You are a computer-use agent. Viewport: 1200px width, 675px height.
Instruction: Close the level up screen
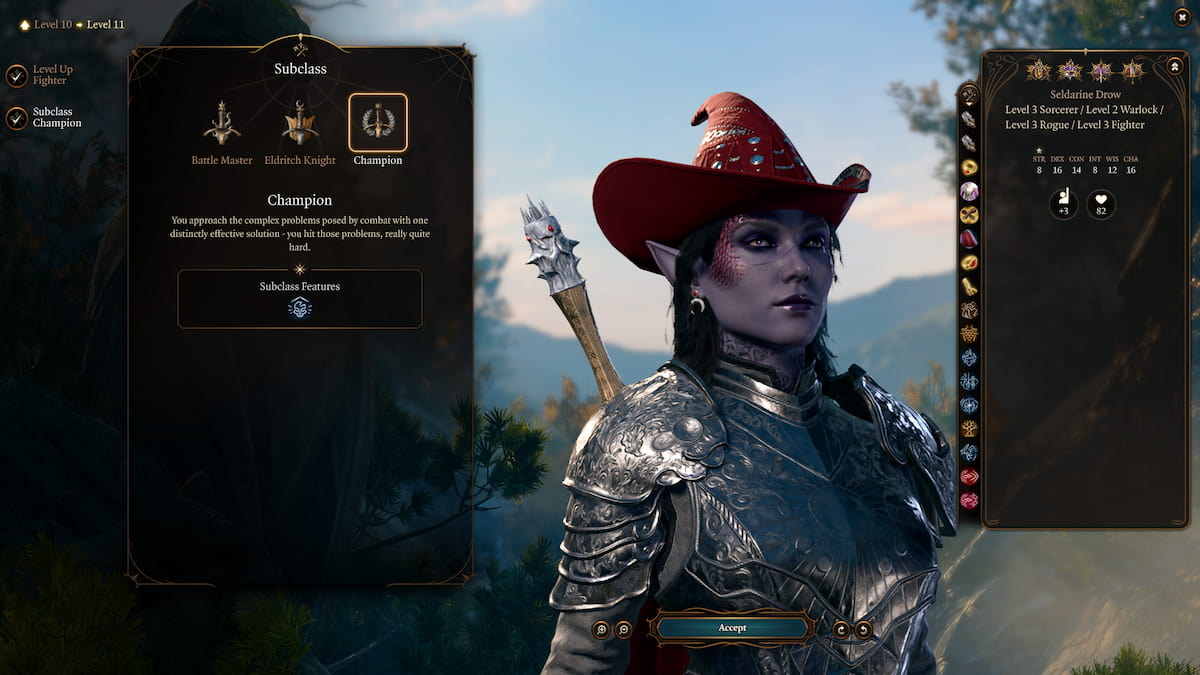click(1182, 18)
